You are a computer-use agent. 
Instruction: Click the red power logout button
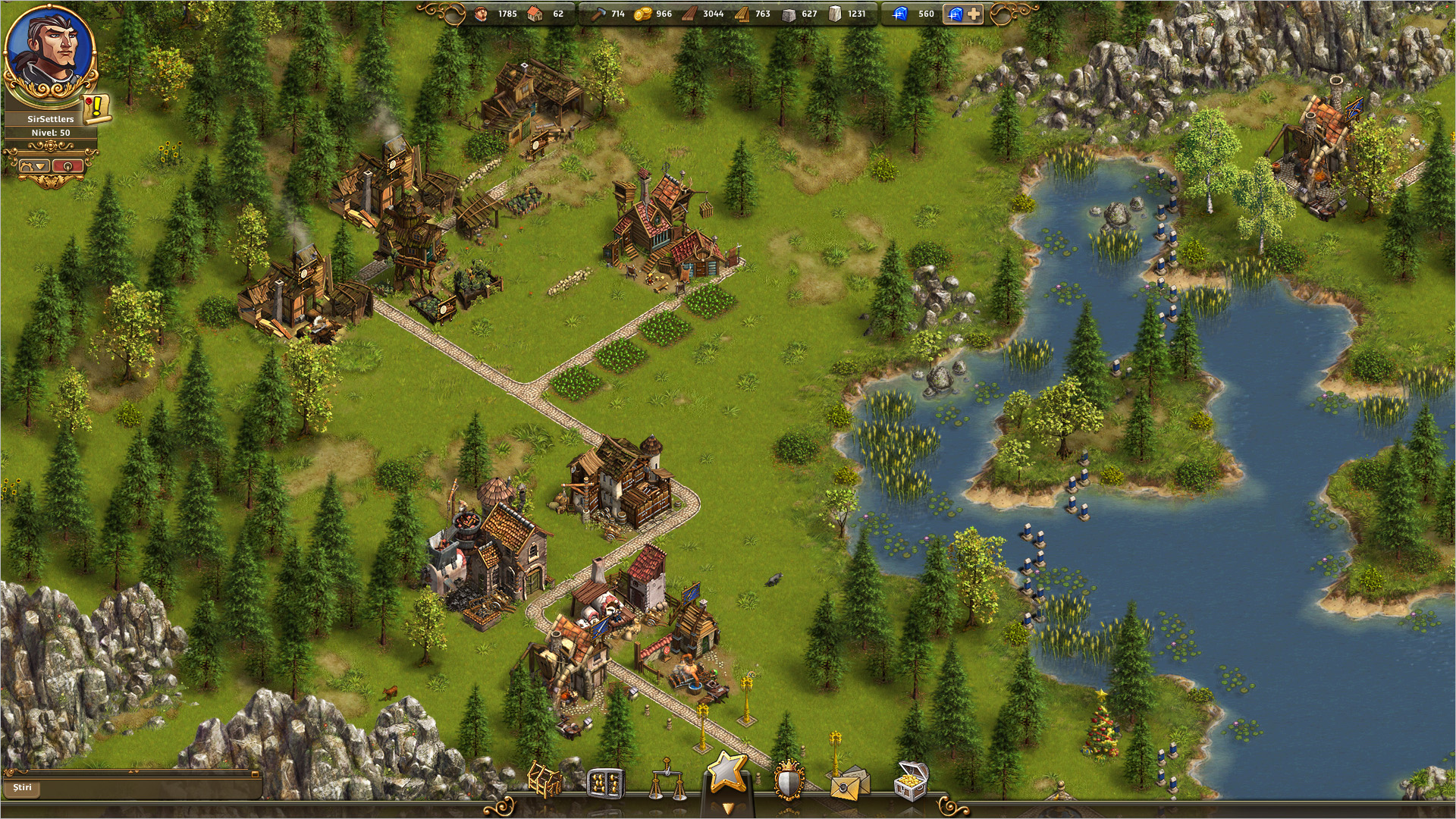point(67,165)
